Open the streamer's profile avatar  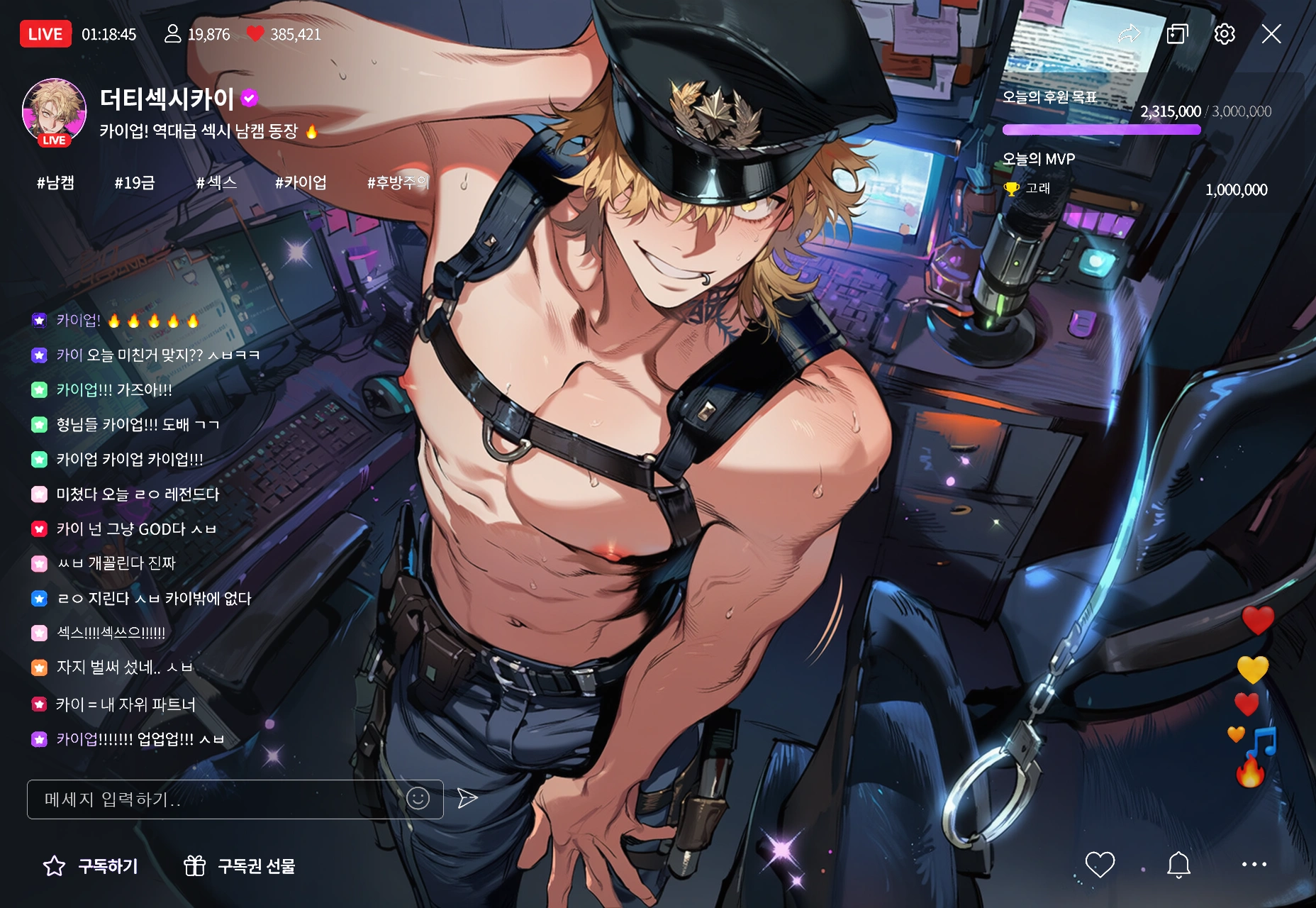point(55,111)
